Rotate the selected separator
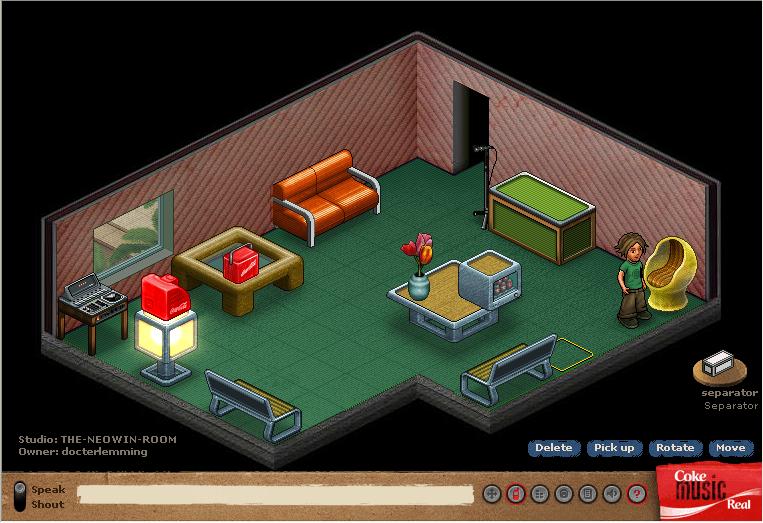763x523 pixels. [675, 448]
